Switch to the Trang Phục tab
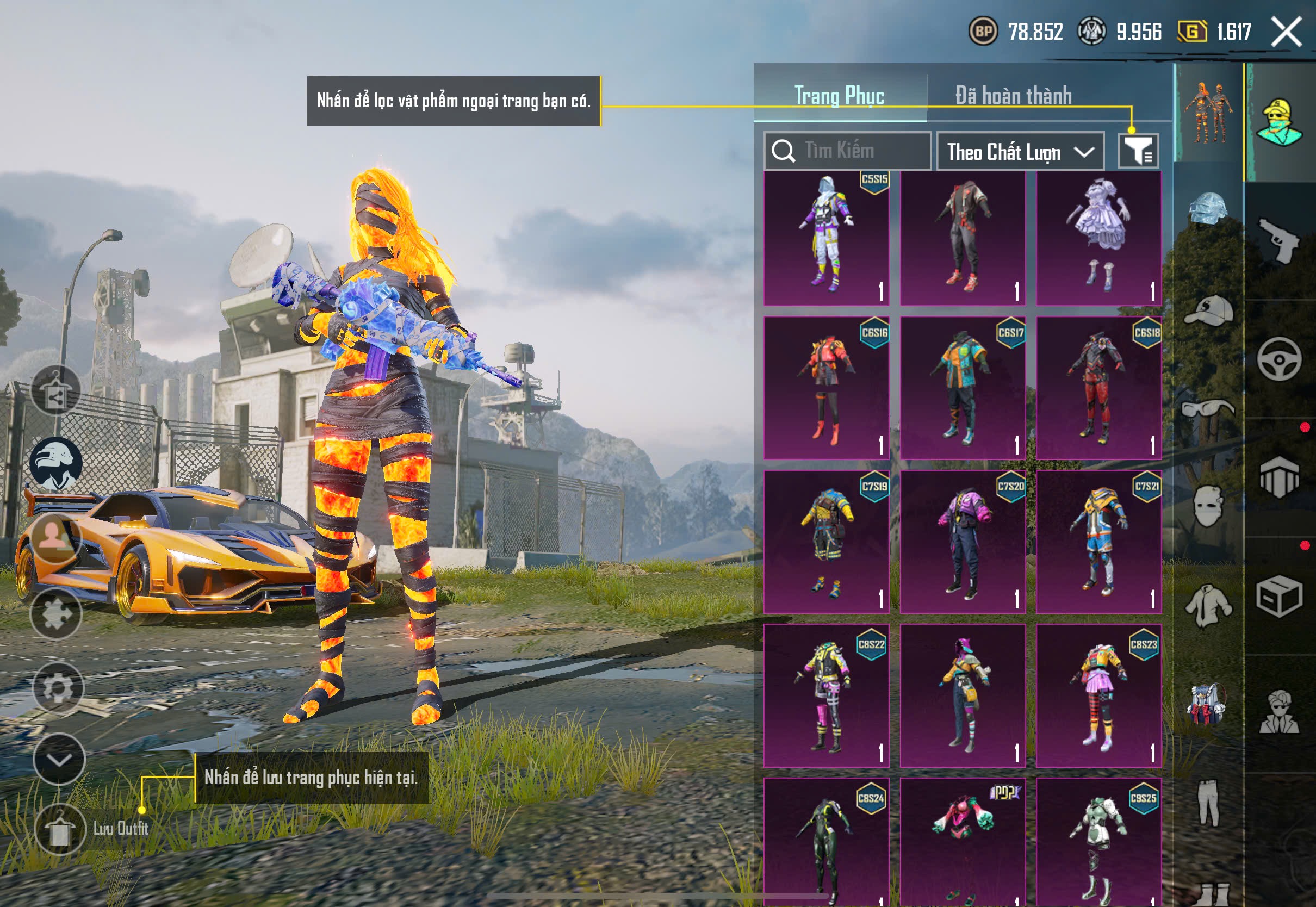Image resolution: width=1316 pixels, height=907 pixels. (839, 96)
